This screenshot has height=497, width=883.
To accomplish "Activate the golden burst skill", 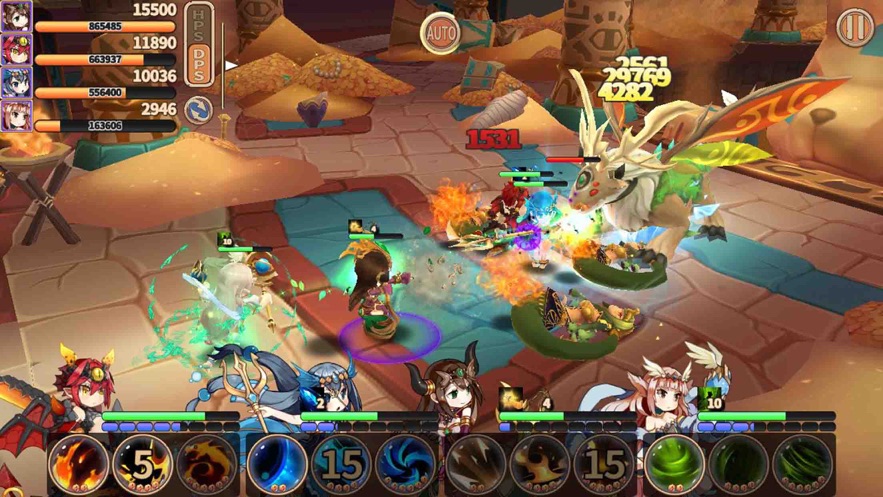I will pyautogui.click(x=539, y=463).
